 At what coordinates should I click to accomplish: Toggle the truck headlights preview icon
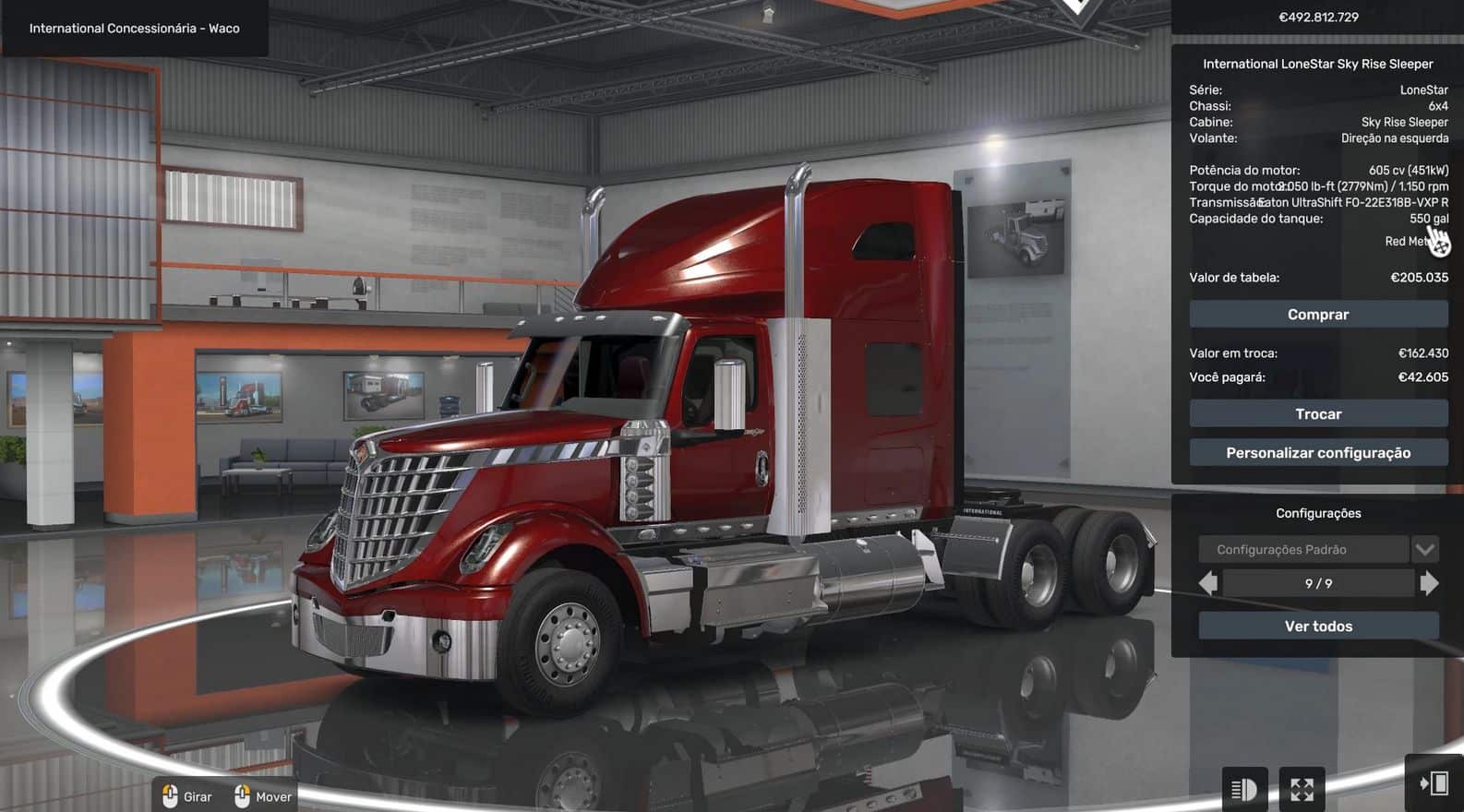coord(1244,790)
